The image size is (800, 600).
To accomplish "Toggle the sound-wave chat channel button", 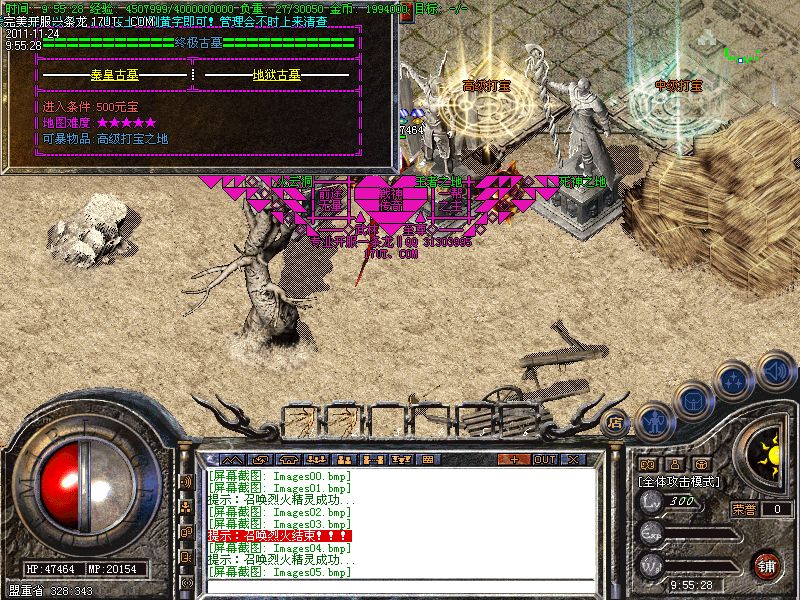I will 186,482.
